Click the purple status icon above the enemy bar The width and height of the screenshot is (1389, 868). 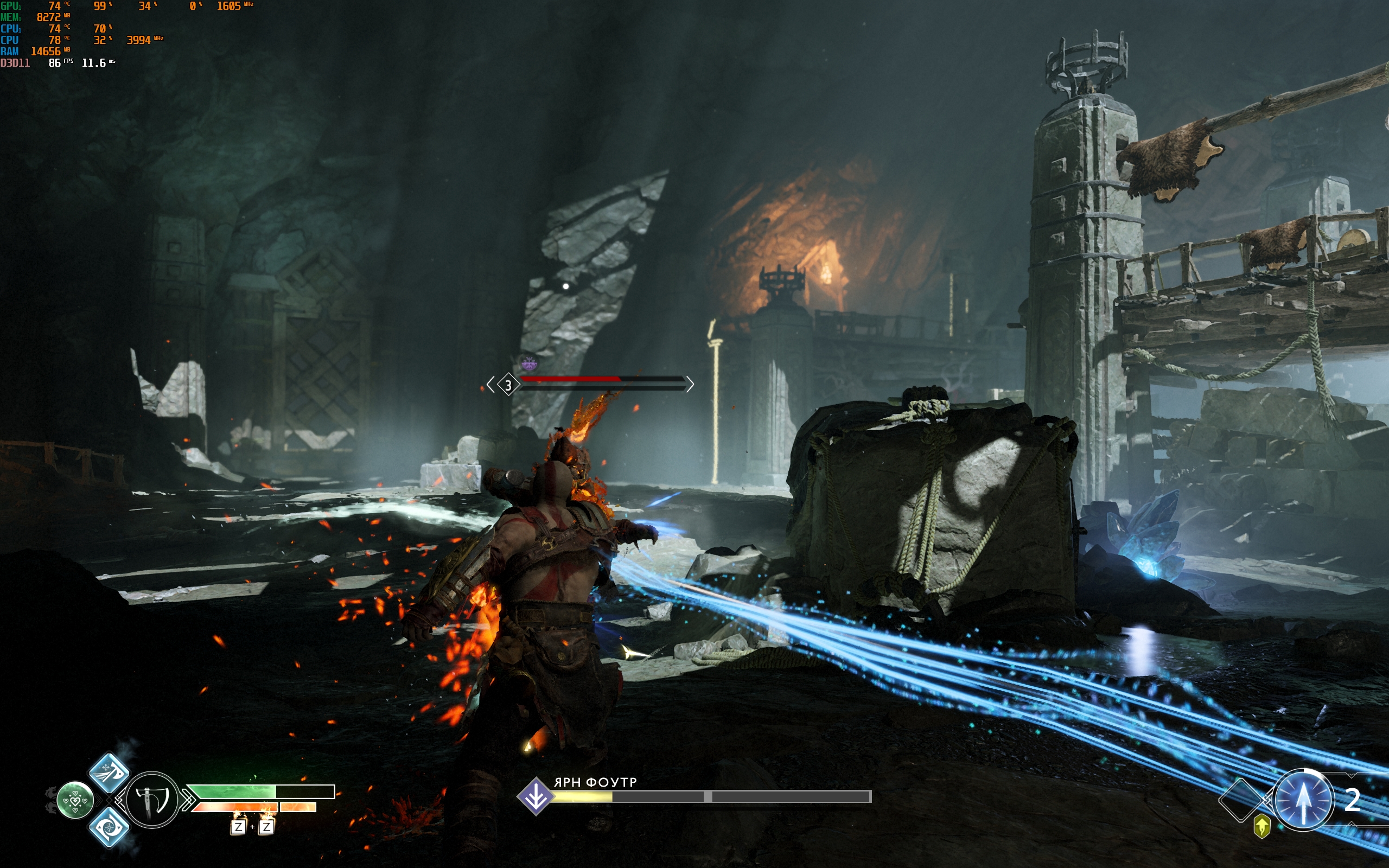pos(528,363)
